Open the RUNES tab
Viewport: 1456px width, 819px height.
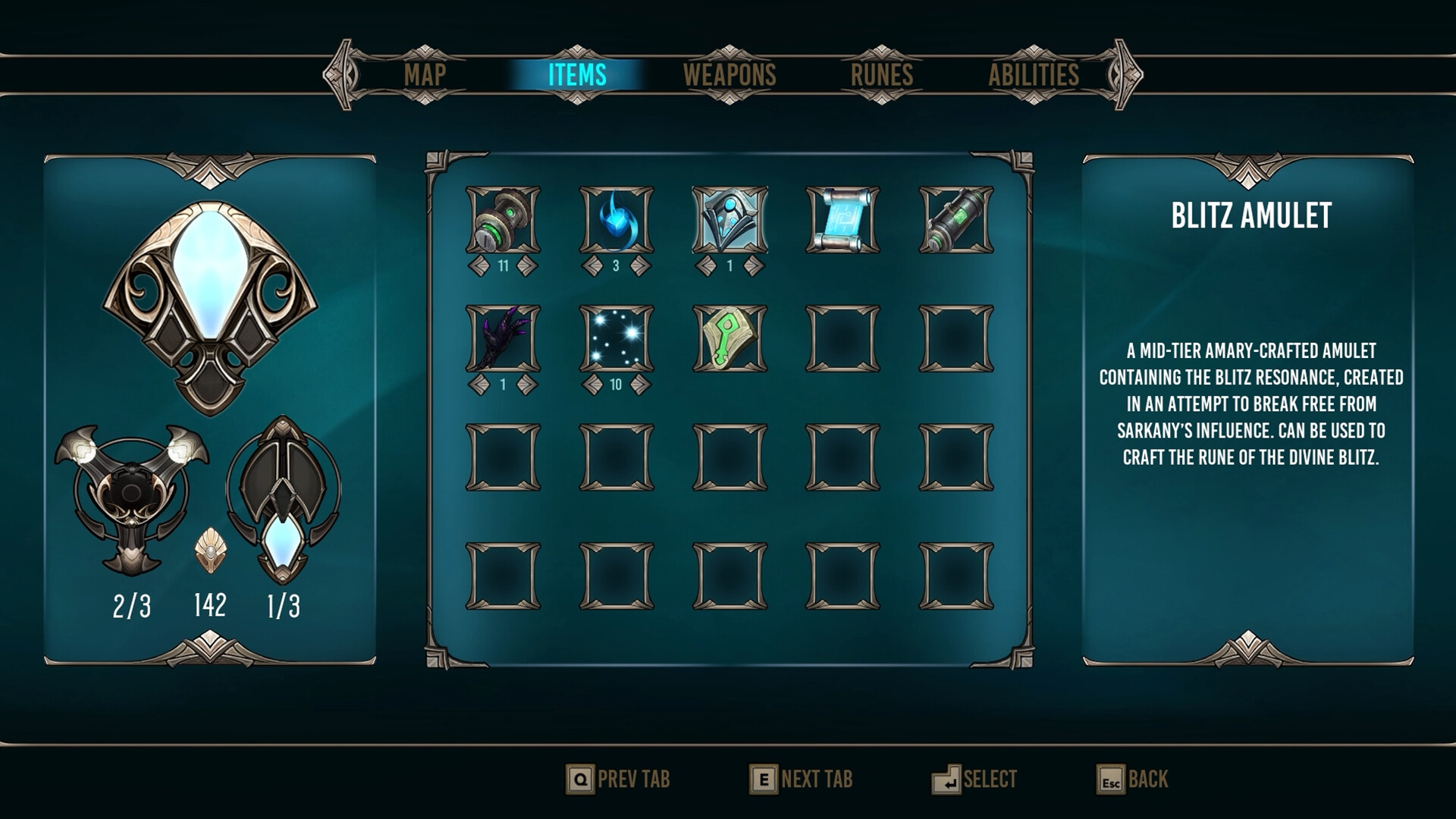click(882, 74)
